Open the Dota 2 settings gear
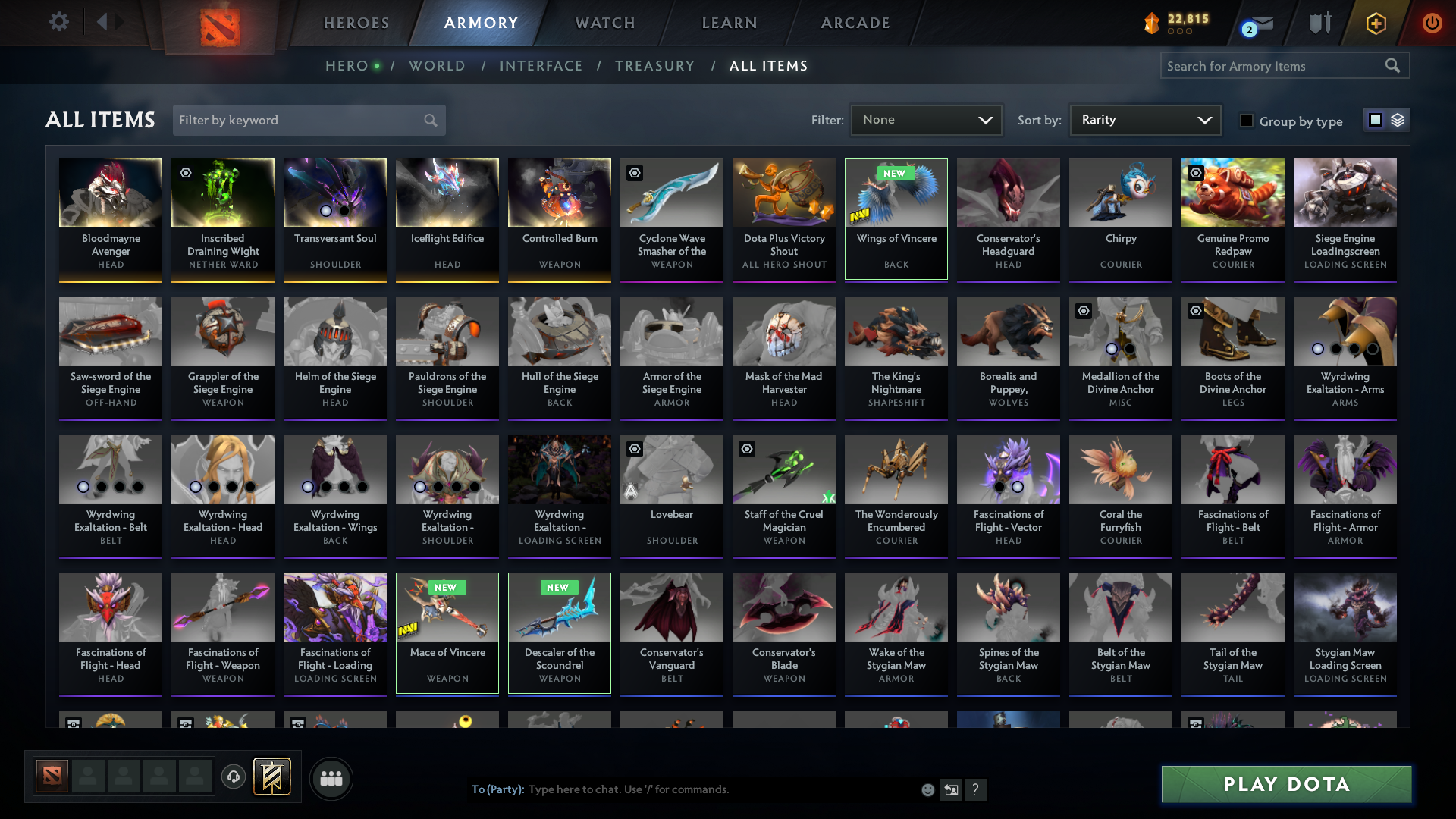Image resolution: width=1456 pixels, height=819 pixels. 59,22
